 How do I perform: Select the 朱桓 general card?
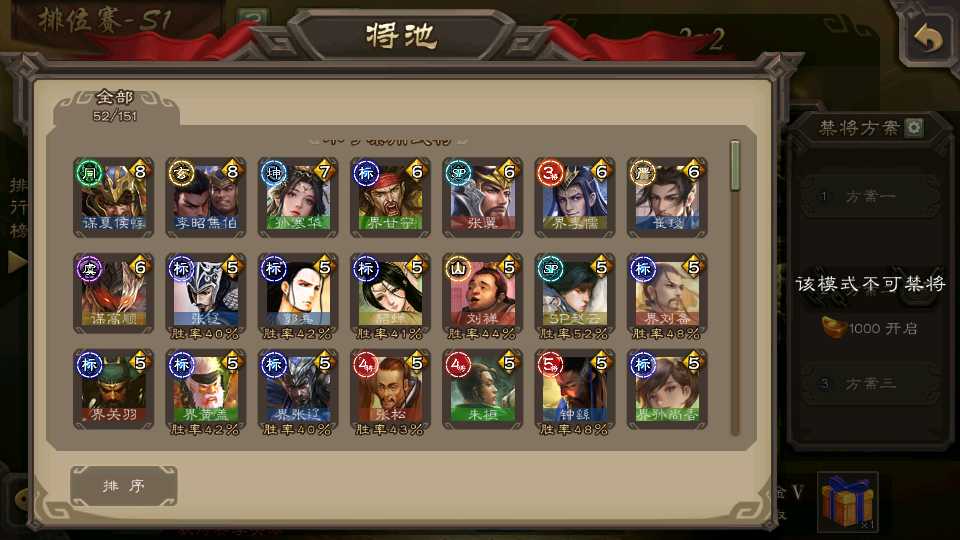482,388
